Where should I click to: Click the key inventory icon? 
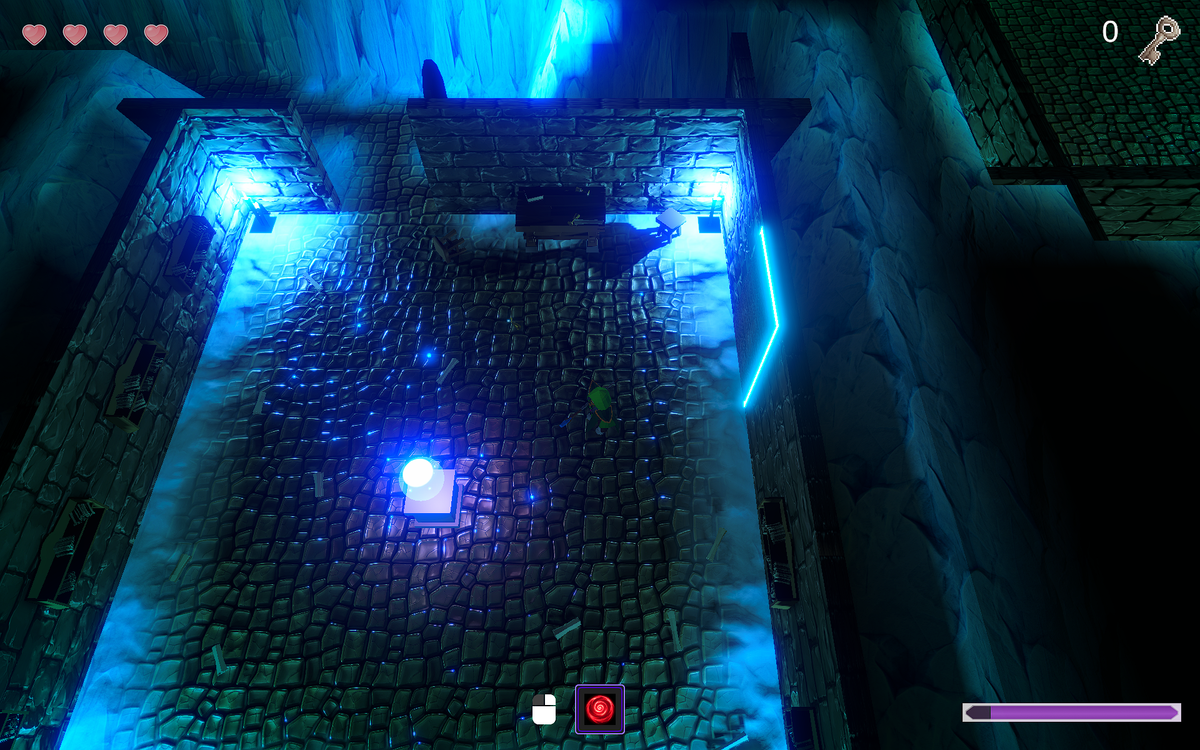click(x=1158, y=40)
